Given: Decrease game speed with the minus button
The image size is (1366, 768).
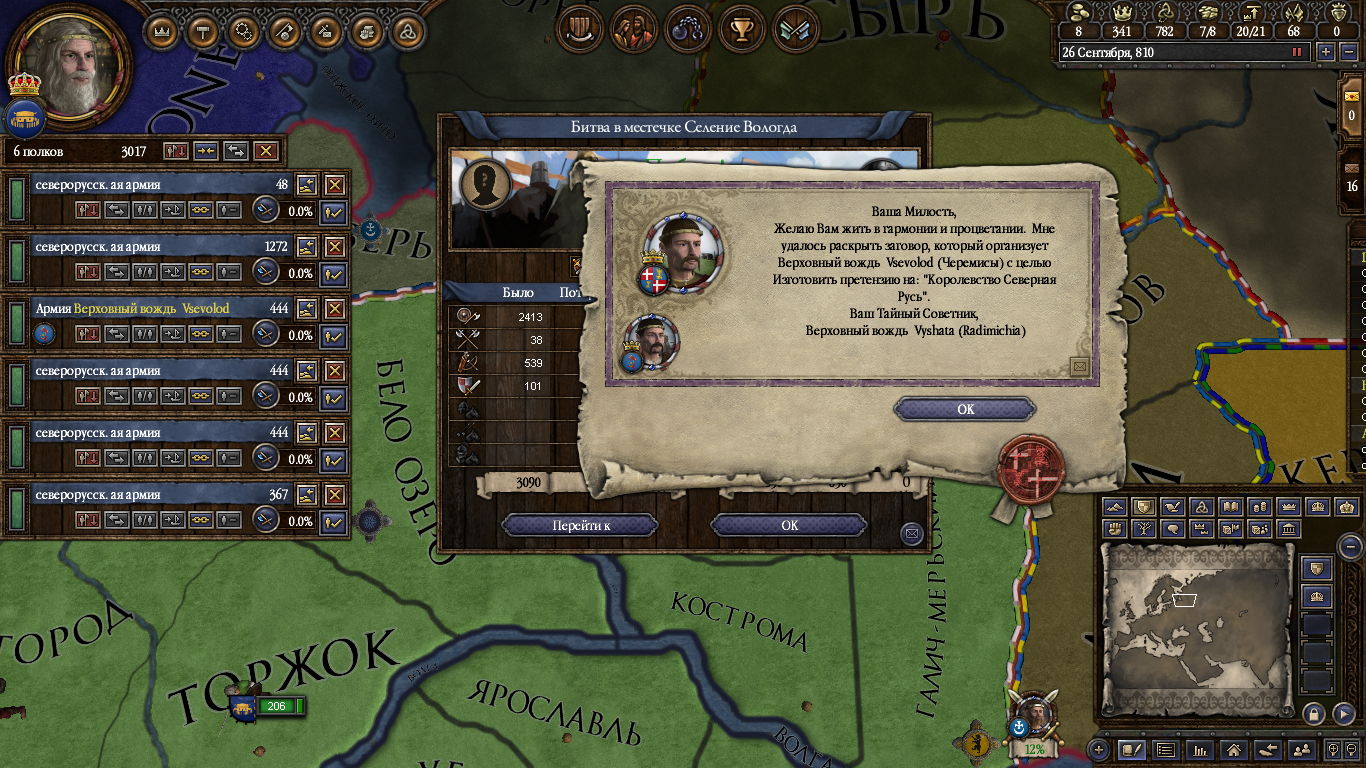Looking at the screenshot, I should click(x=1346, y=52).
